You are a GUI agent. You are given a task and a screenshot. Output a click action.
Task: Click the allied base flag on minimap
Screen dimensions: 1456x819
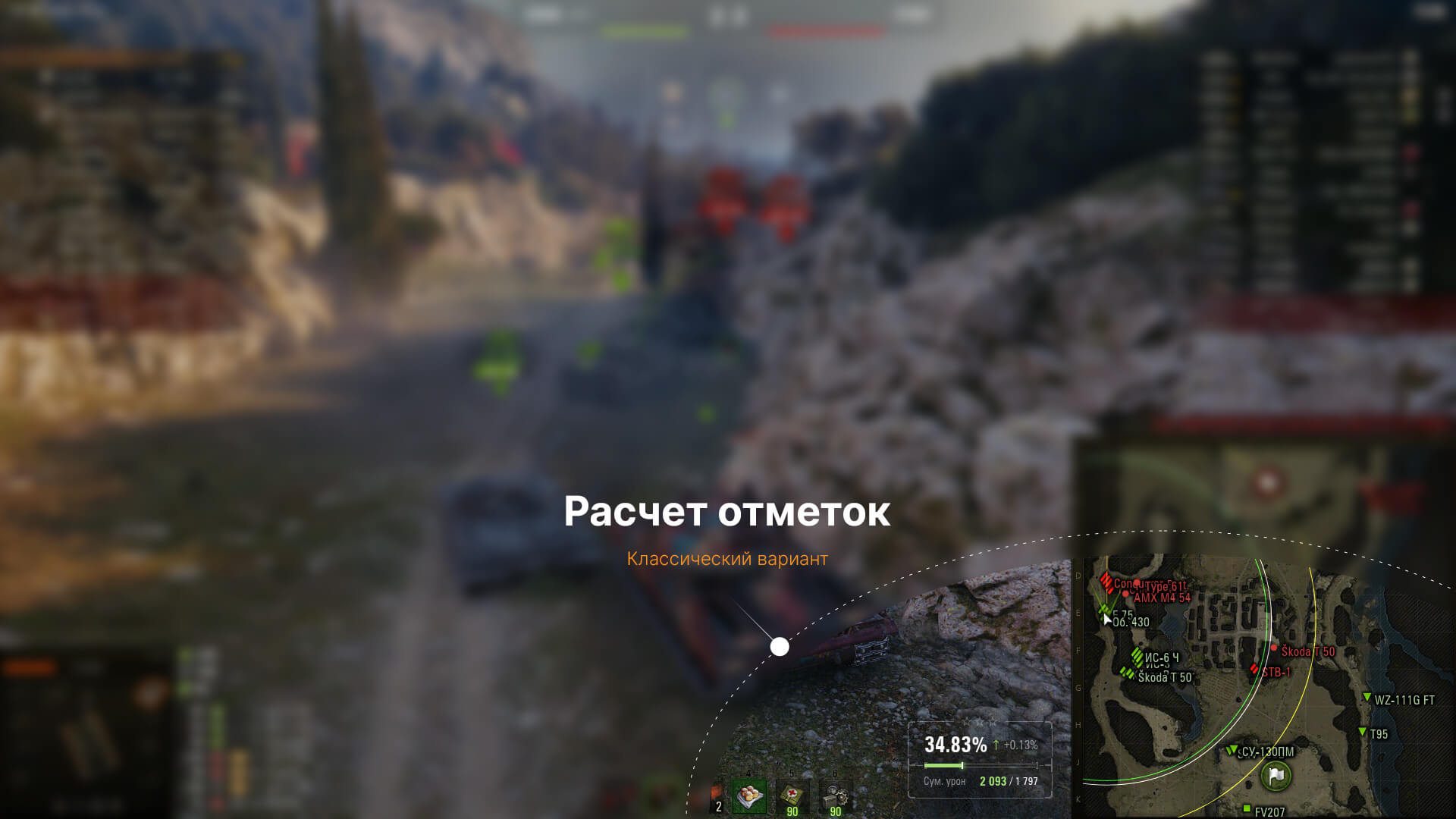1276,775
